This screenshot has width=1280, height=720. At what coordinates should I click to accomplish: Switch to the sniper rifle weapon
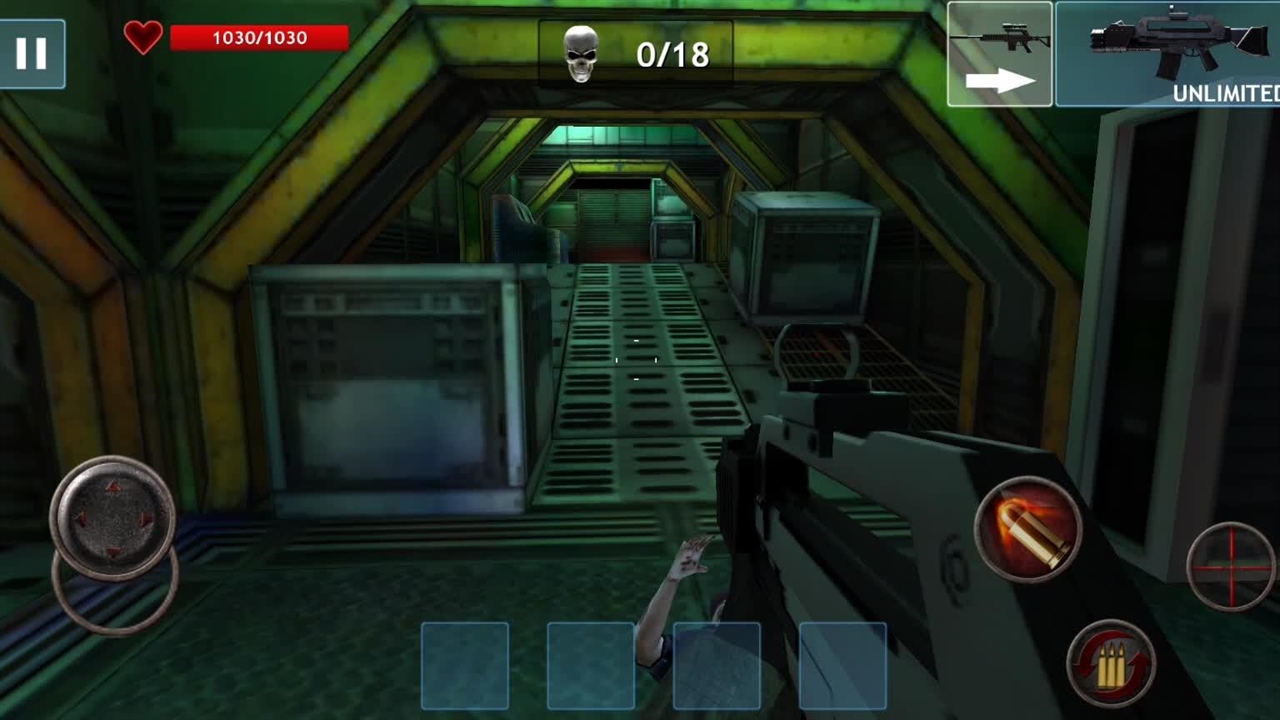click(x=999, y=54)
